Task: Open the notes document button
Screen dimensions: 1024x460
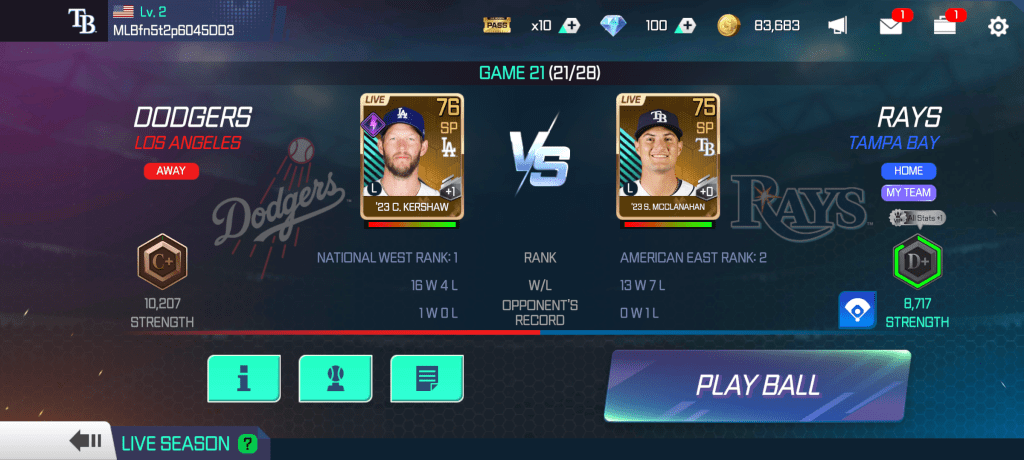Action: tap(426, 379)
